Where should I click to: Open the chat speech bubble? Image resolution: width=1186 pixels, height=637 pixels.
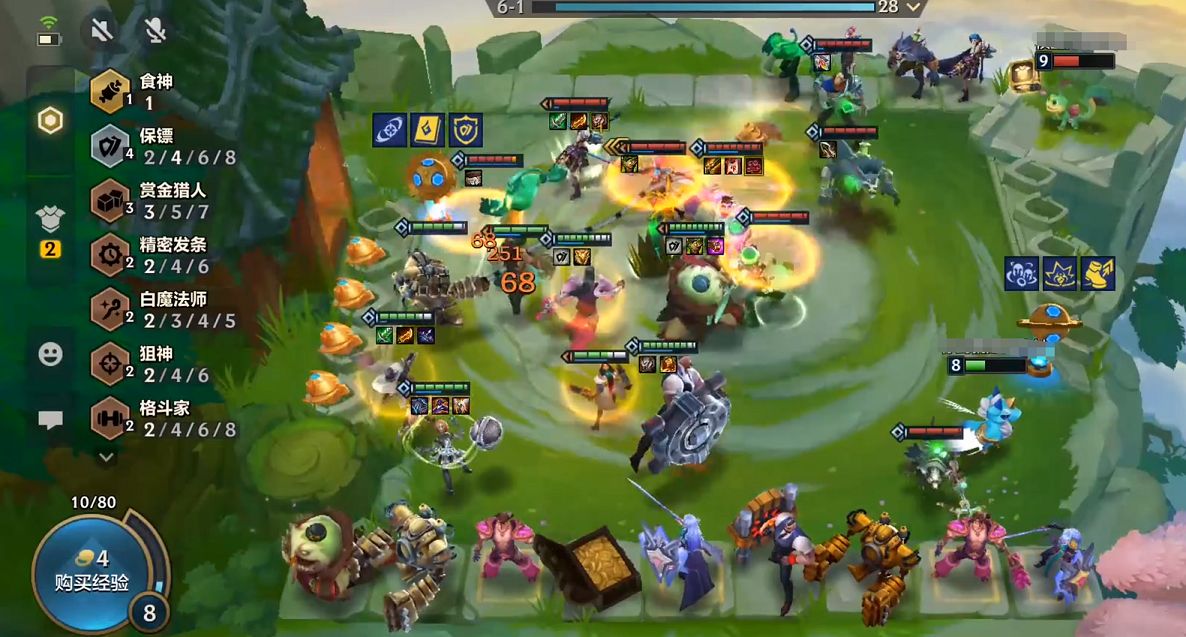pyautogui.click(x=50, y=419)
